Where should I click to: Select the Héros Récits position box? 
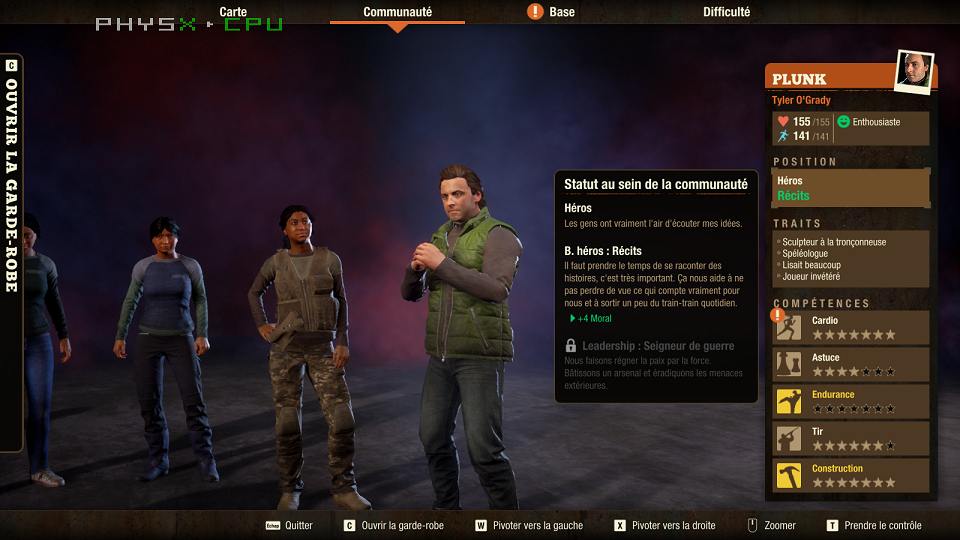pyautogui.click(x=851, y=188)
